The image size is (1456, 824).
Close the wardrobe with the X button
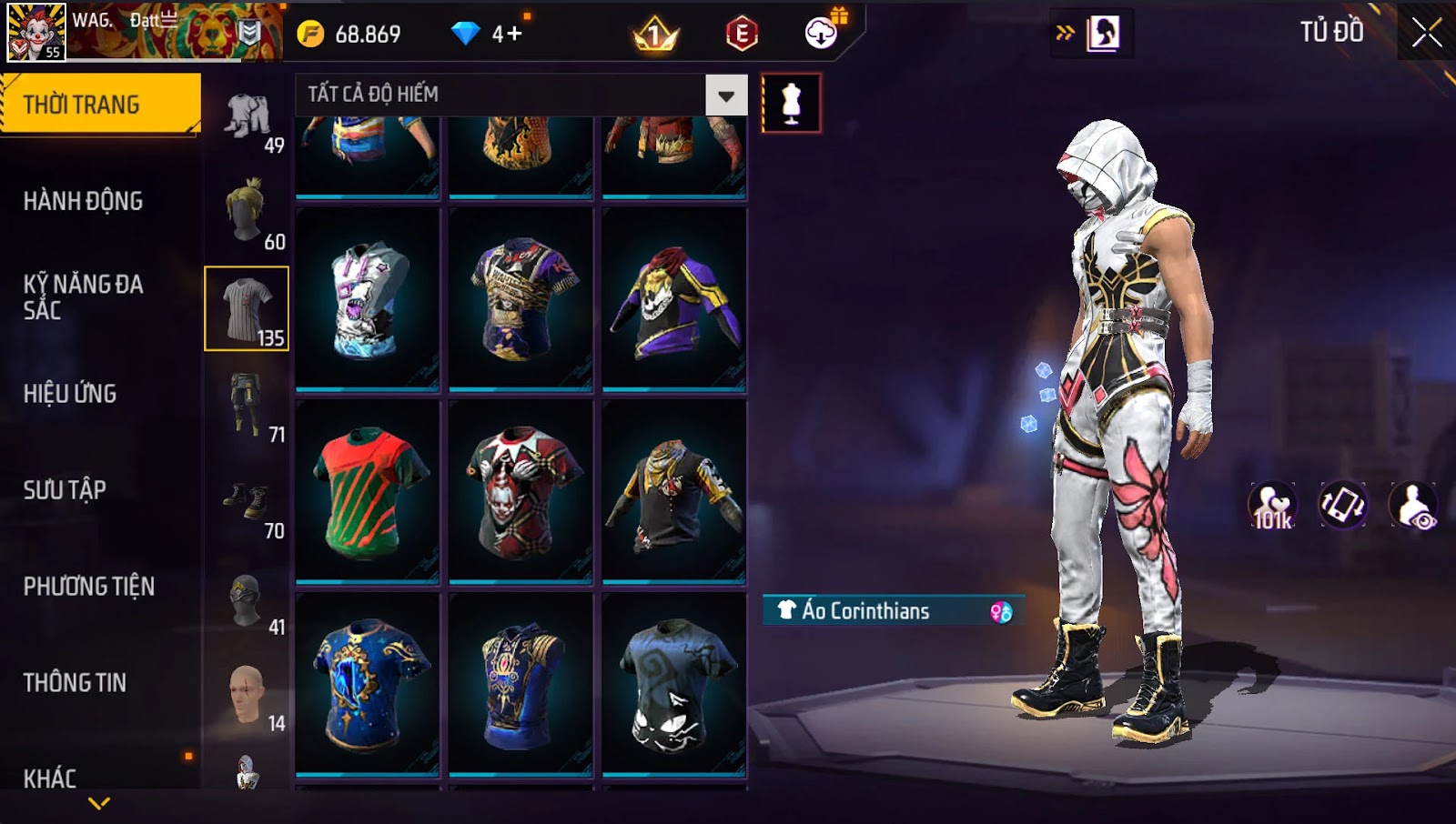[x=1426, y=33]
